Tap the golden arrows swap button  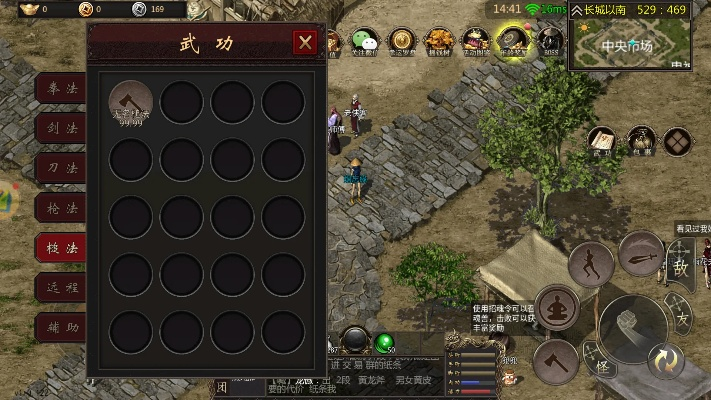[x=664, y=360]
